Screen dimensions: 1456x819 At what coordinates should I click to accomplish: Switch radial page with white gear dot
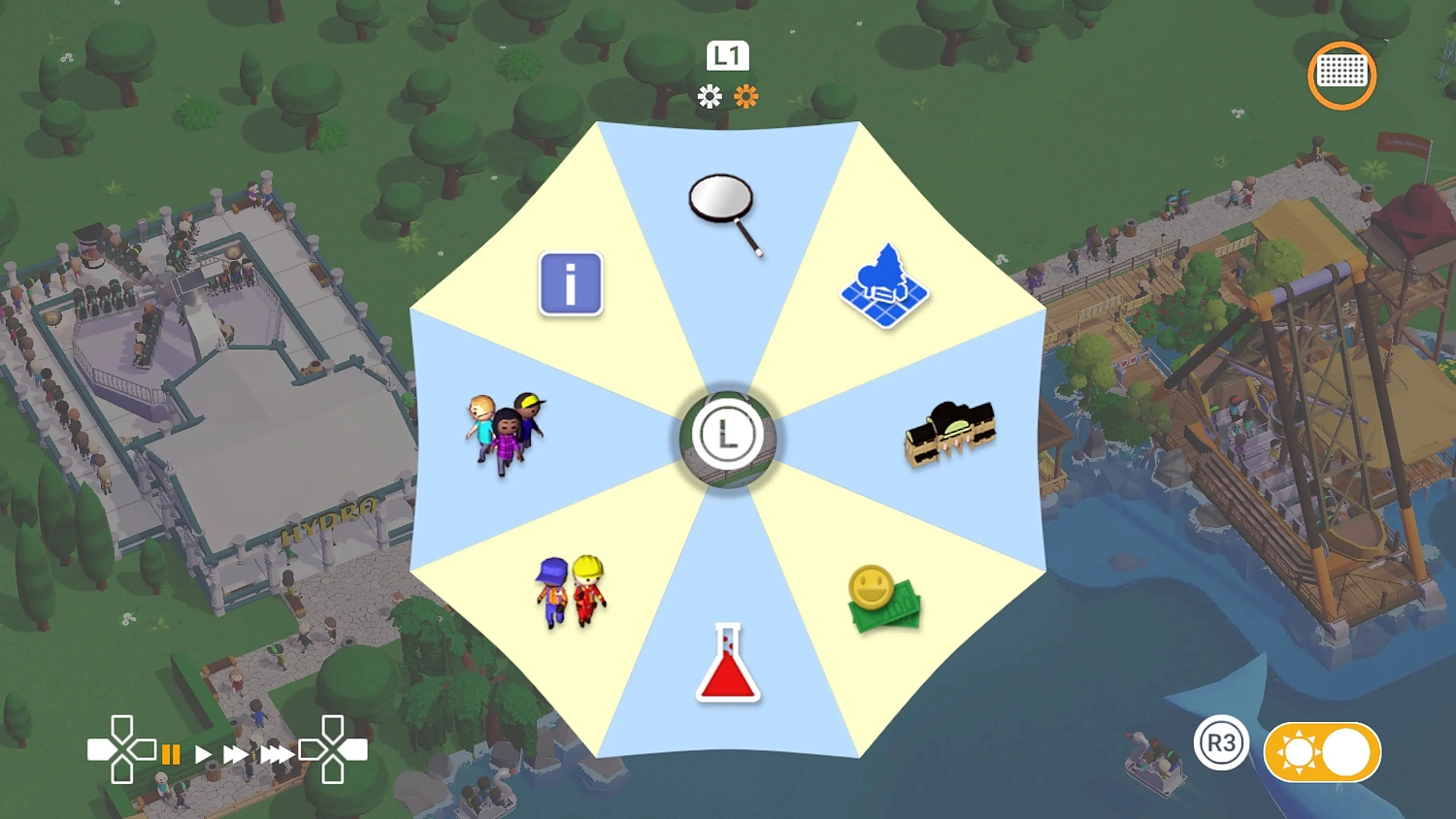(710, 96)
